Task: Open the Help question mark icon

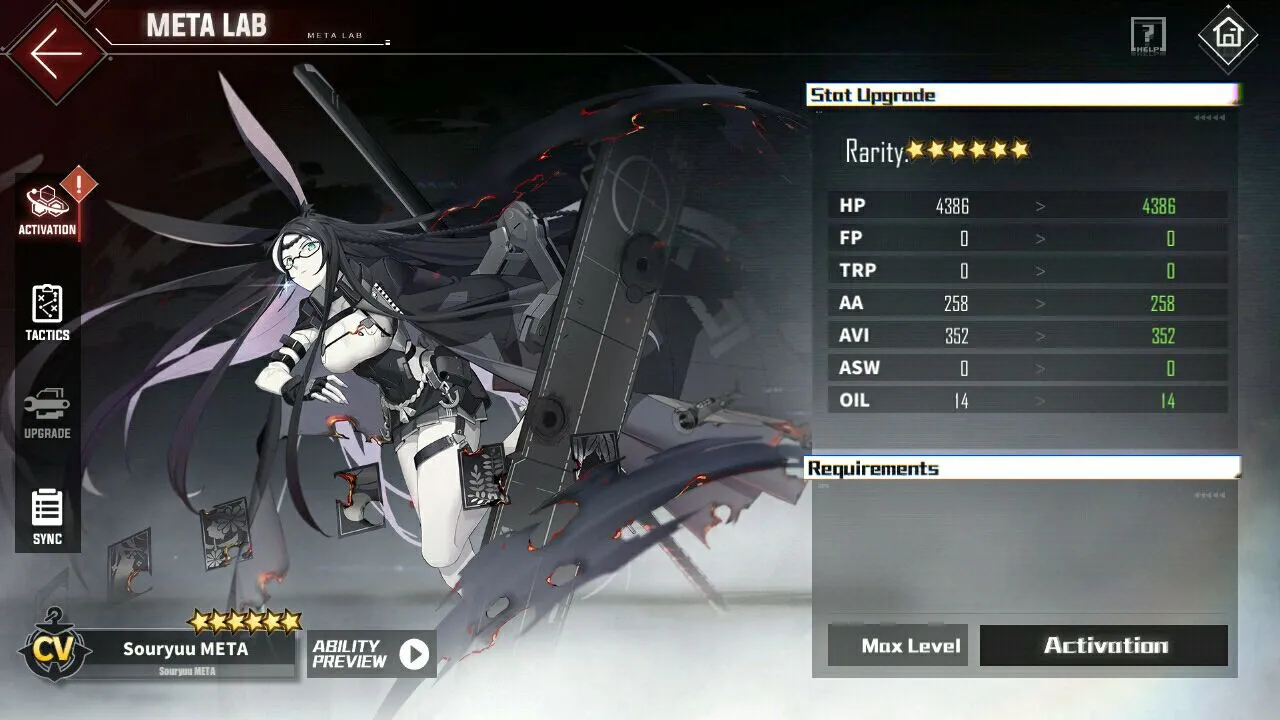Action: pyautogui.click(x=1148, y=36)
